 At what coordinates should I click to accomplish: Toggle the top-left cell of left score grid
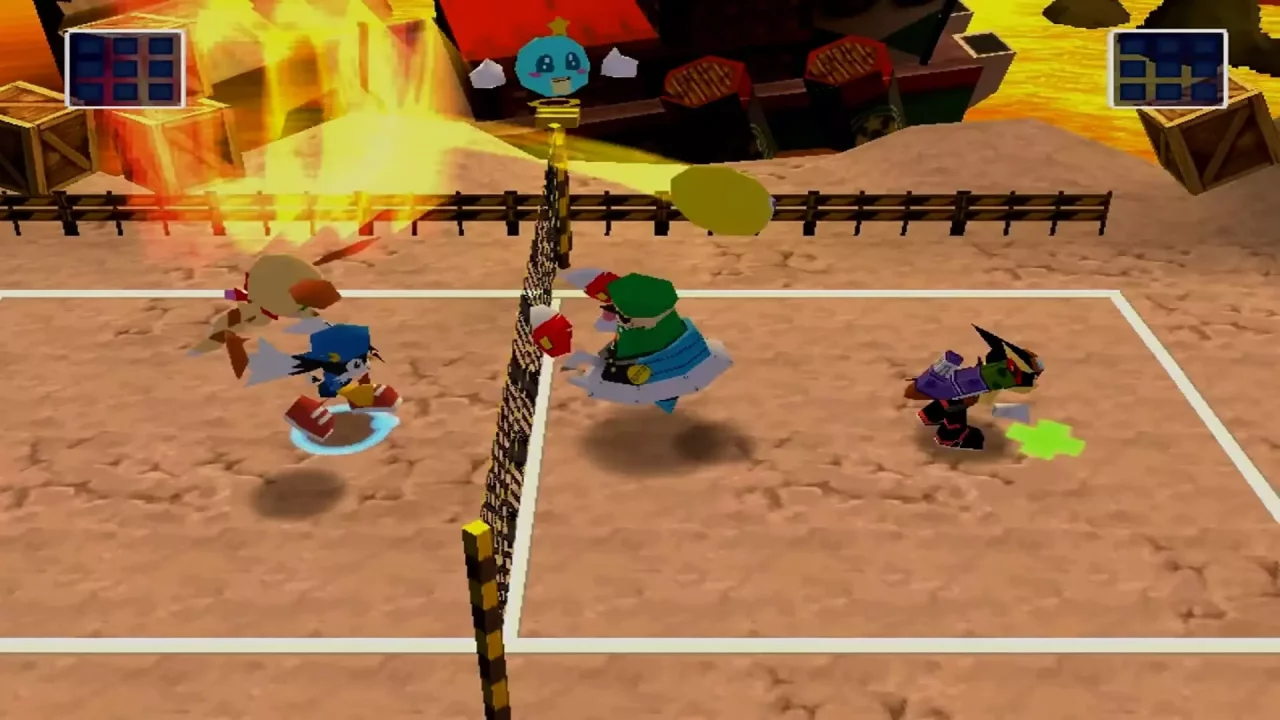[90, 48]
